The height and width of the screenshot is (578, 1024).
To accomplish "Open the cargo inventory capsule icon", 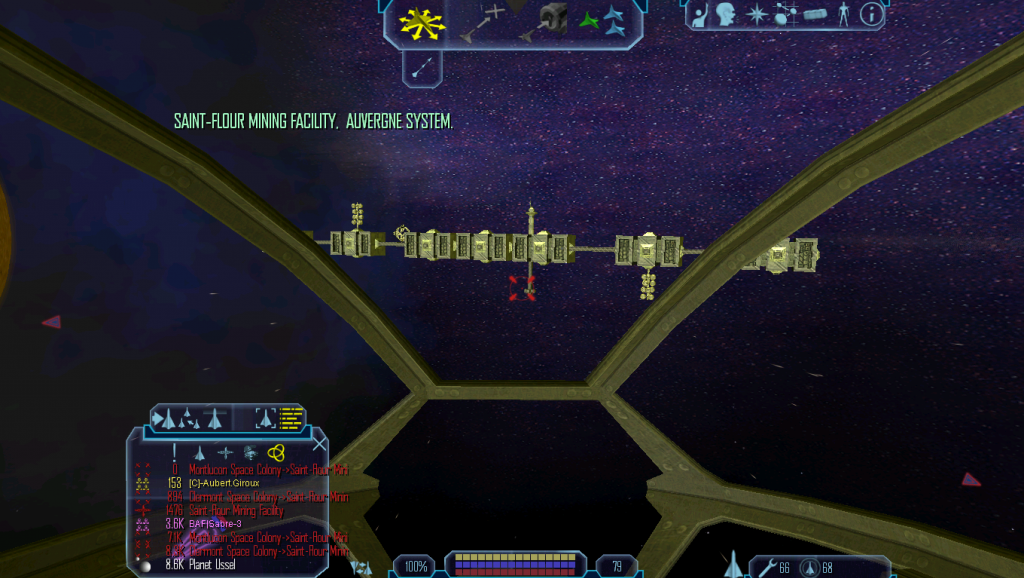I will (815, 14).
